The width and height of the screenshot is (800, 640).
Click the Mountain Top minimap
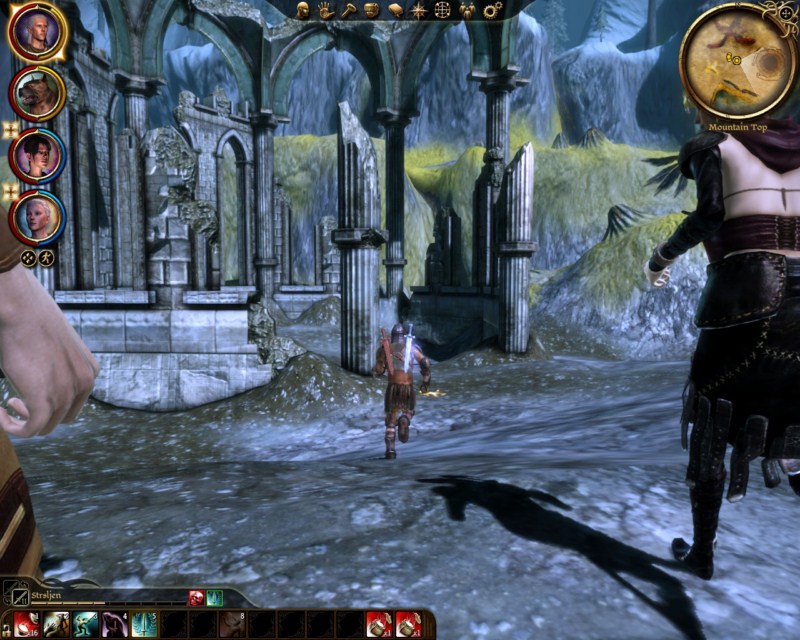click(737, 60)
